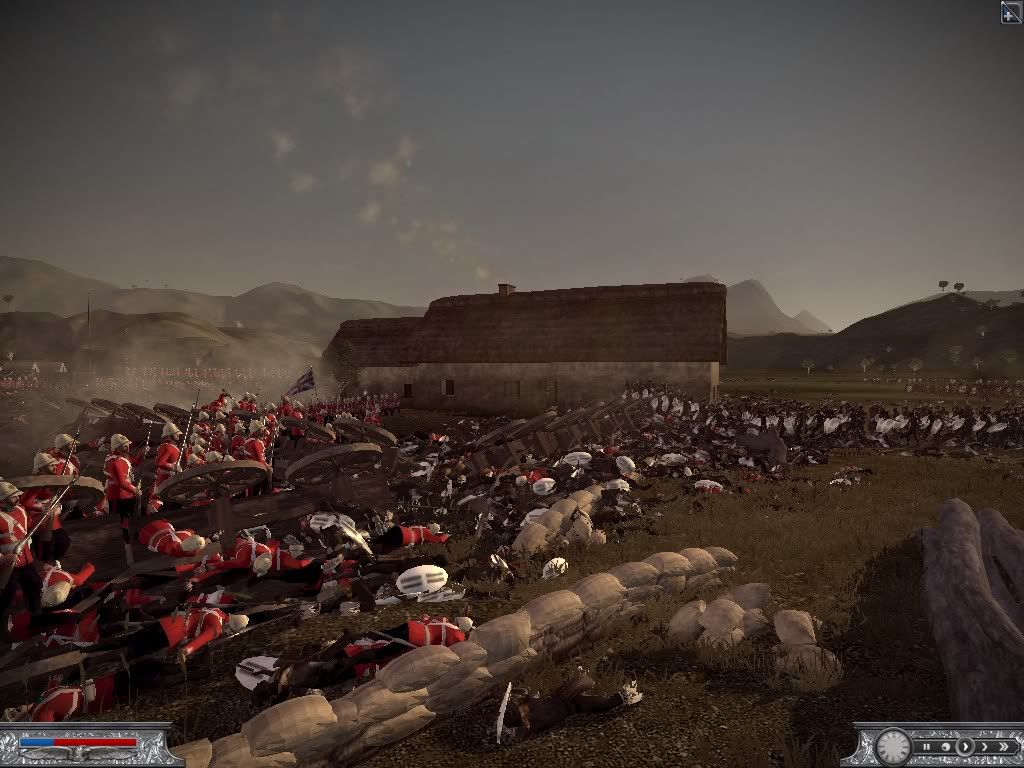Select normal play speed
The height and width of the screenshot is (768, 1024).
coord(964,746)
